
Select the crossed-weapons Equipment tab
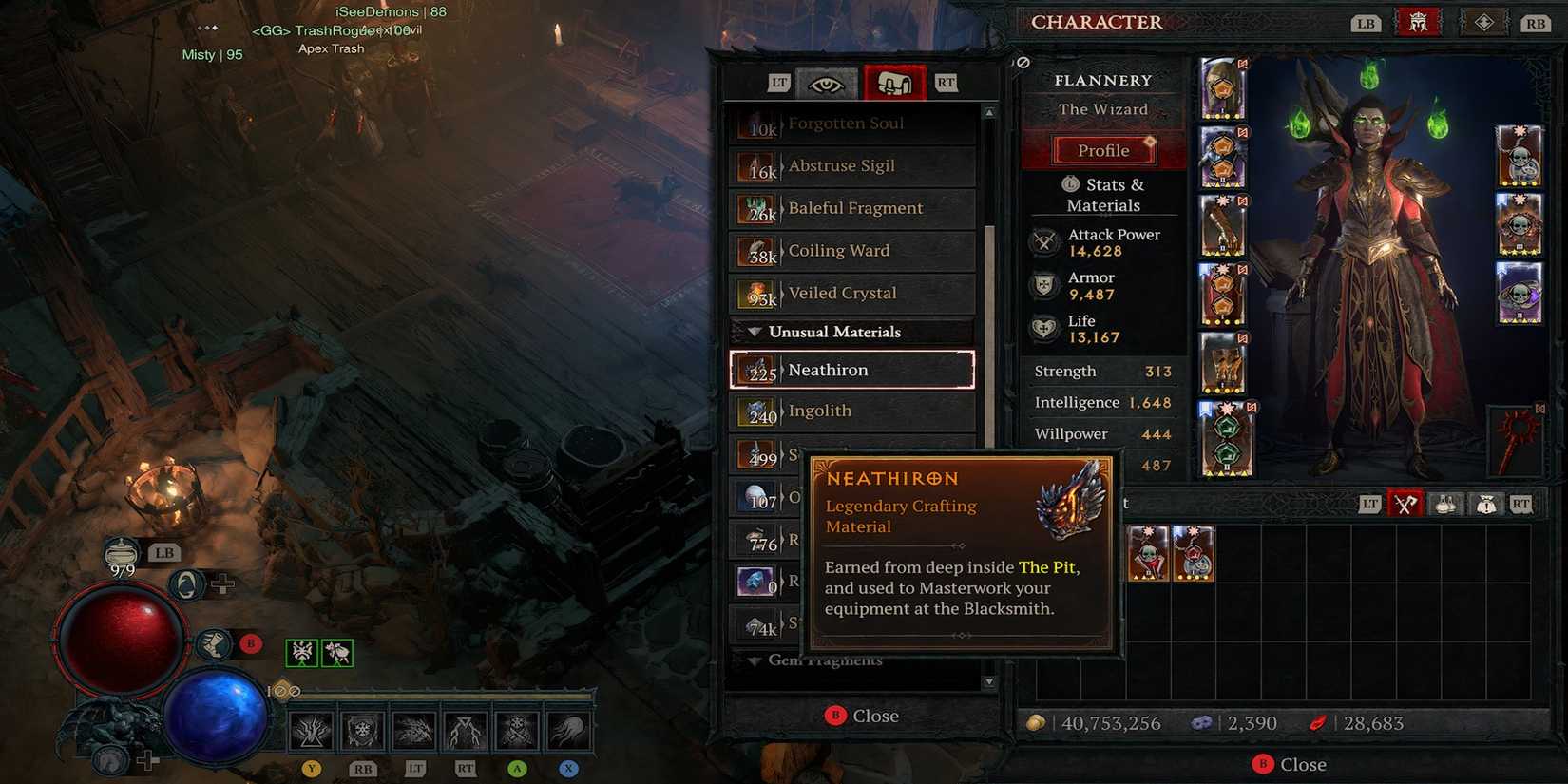(1407, 503)
